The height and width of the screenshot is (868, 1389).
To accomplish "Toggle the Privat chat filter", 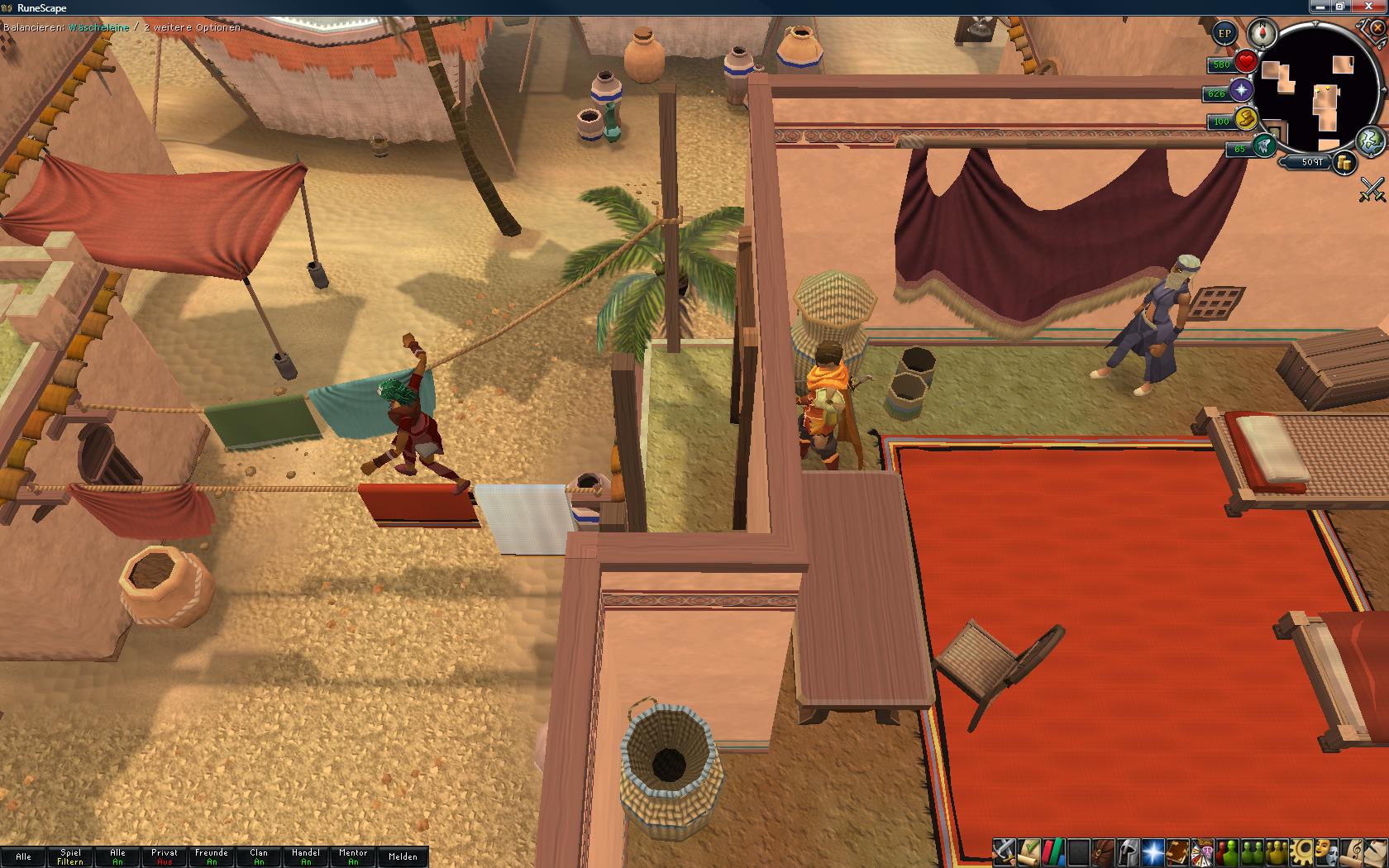I will coord(165,856).
